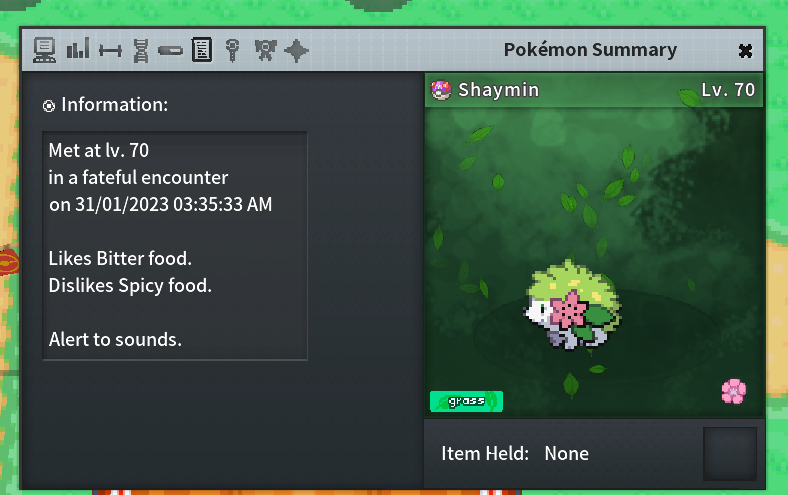
Task: Open the document notes tab
Action: click(201, 49)
